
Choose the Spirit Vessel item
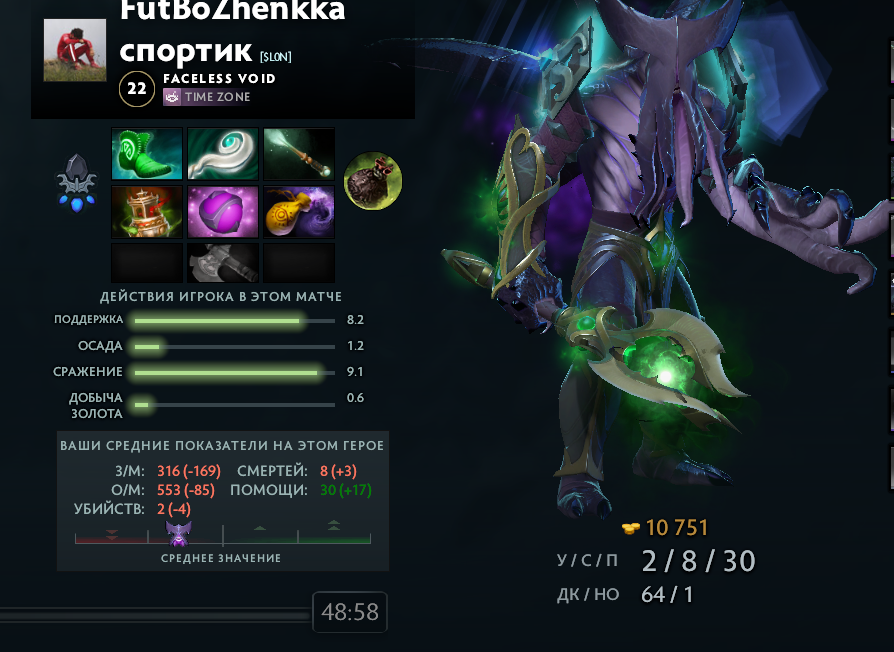coord(147,211)
